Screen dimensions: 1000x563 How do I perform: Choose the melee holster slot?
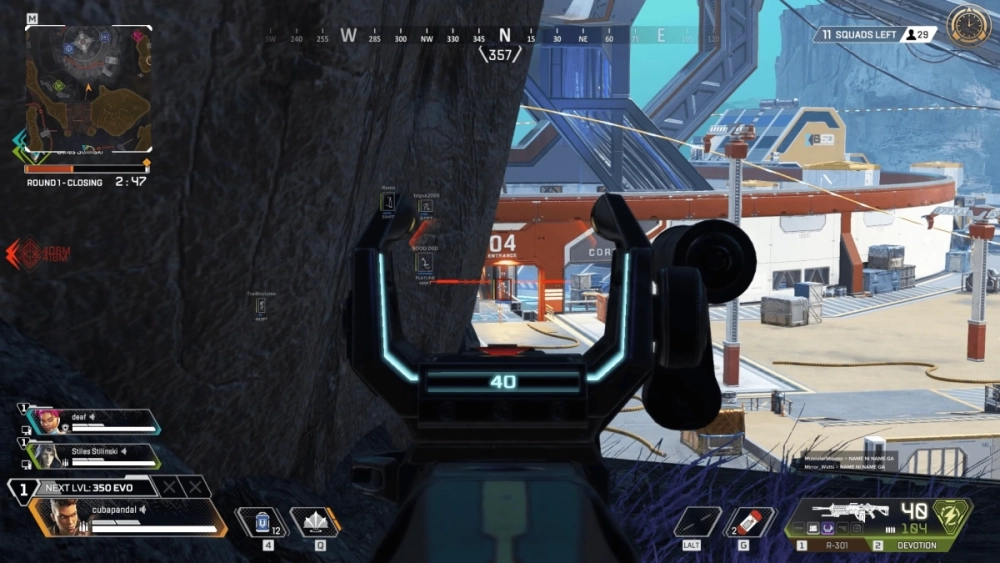(697, 521)
